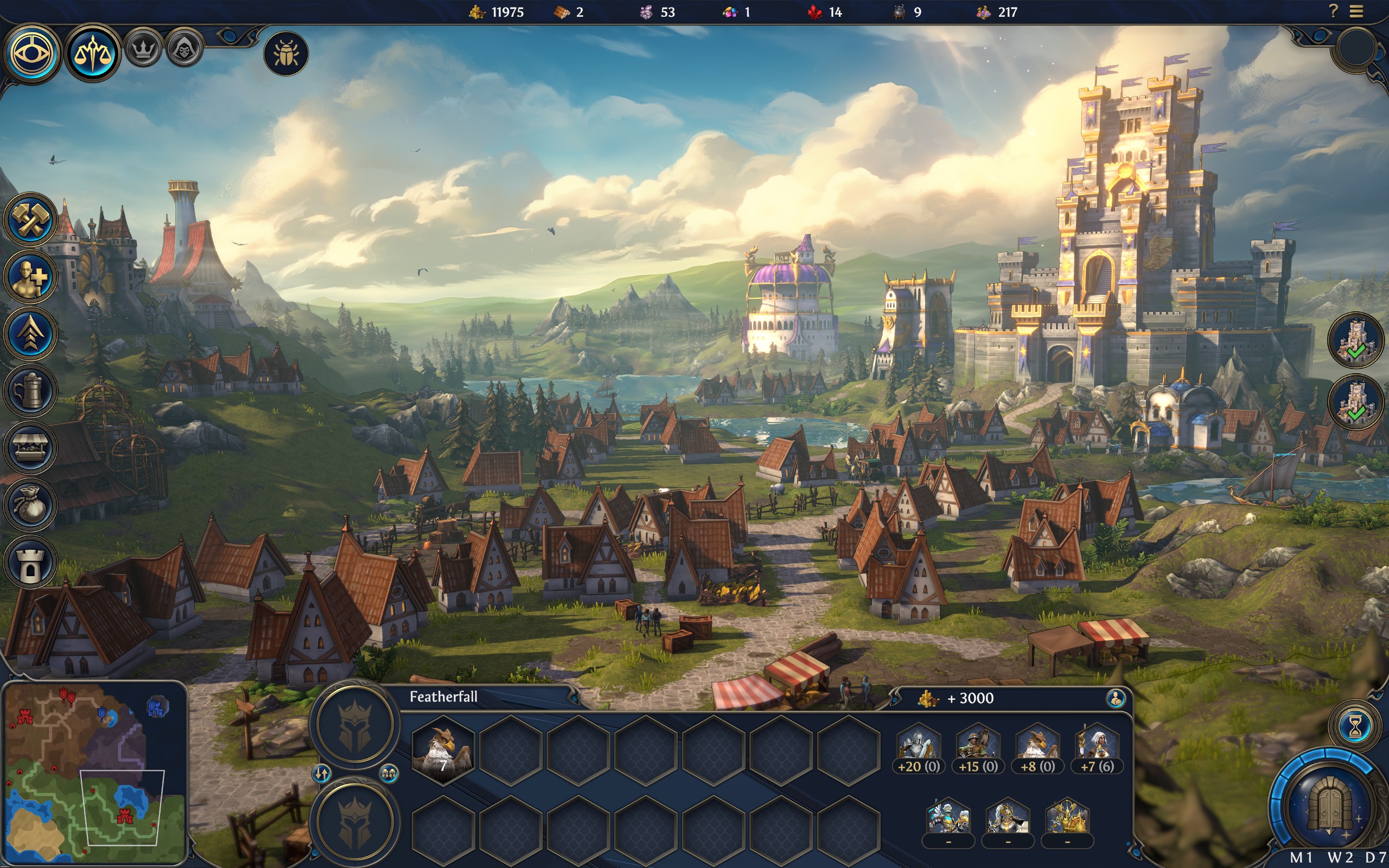Open the tavern tankard icon

[x=30, y=391]
